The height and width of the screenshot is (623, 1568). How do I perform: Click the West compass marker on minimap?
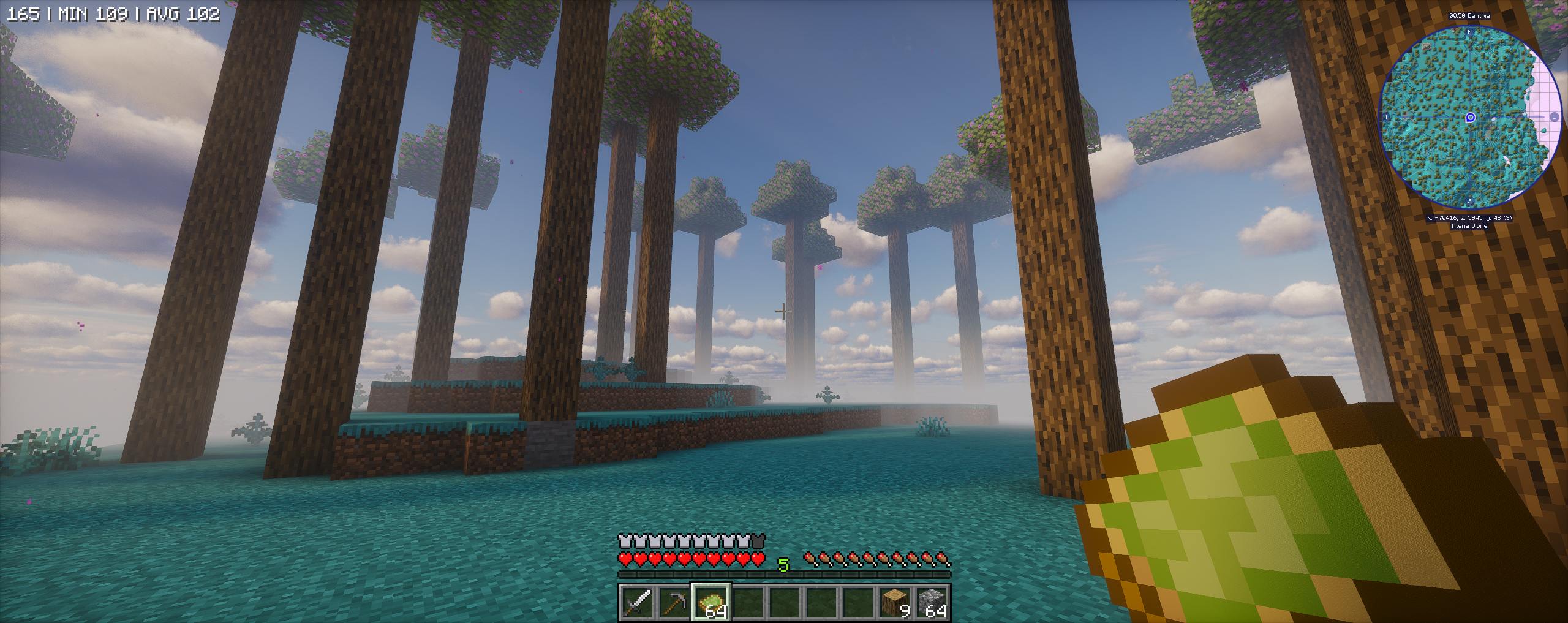click(x=1385, y=117)
